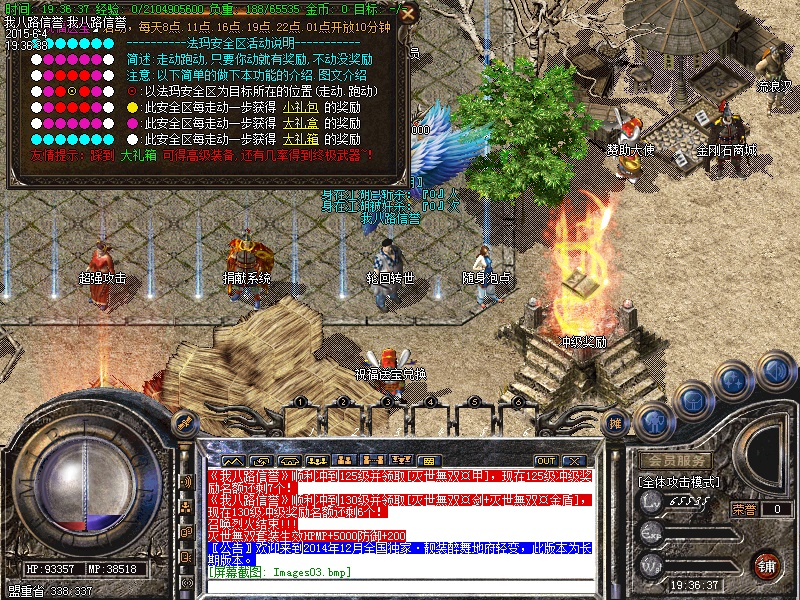Toggle the round speaker sound button
The height and width of the screenshot is (600, 800).
(x=776, y=372)
